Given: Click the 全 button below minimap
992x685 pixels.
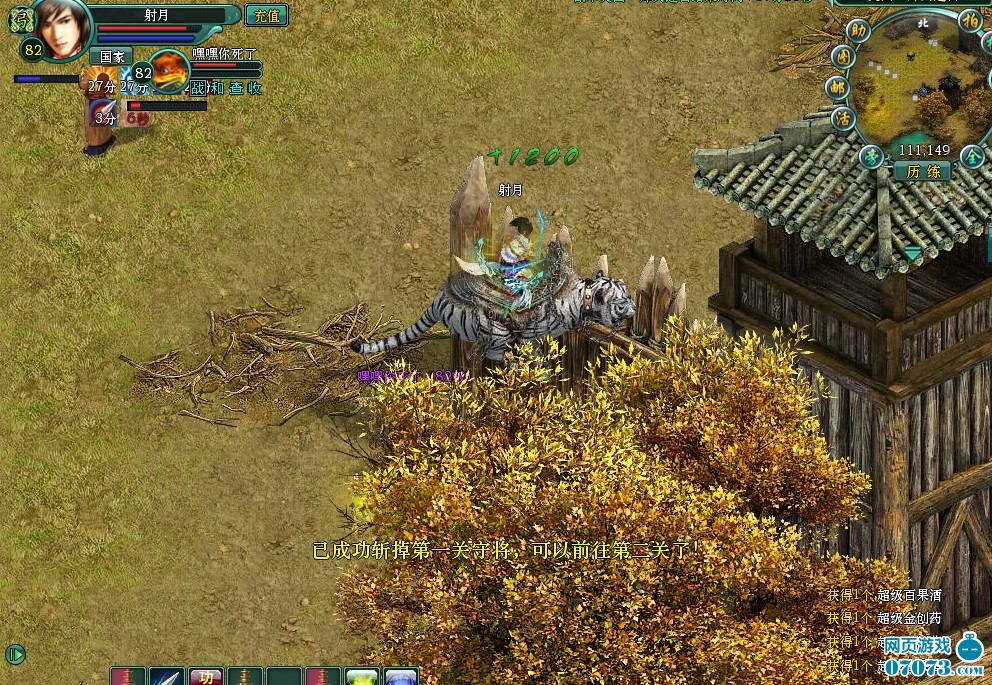Looking at the screenshot, I should [x=971, y=157].
